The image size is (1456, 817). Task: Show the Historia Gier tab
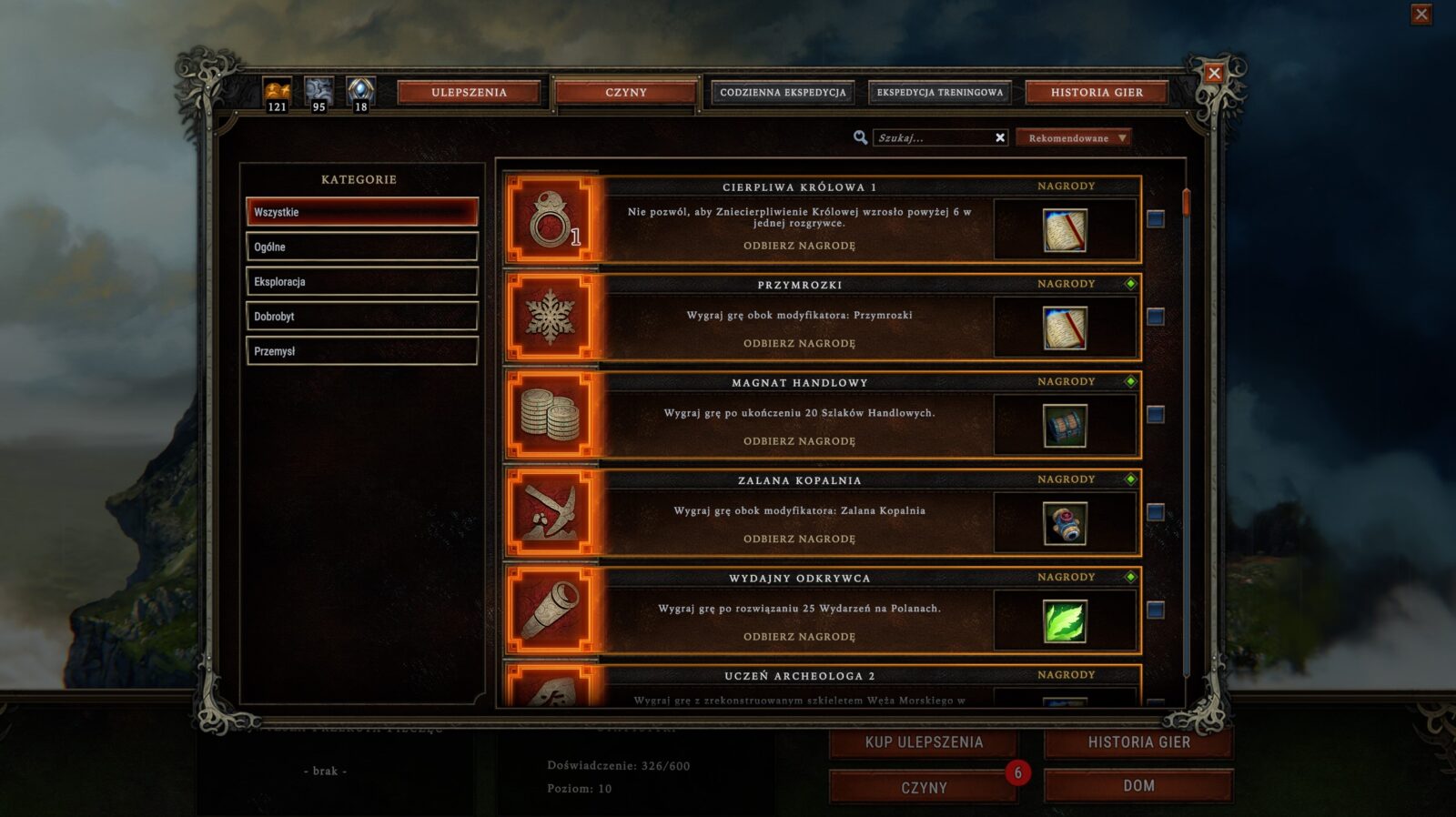(x=1096, y=93)
